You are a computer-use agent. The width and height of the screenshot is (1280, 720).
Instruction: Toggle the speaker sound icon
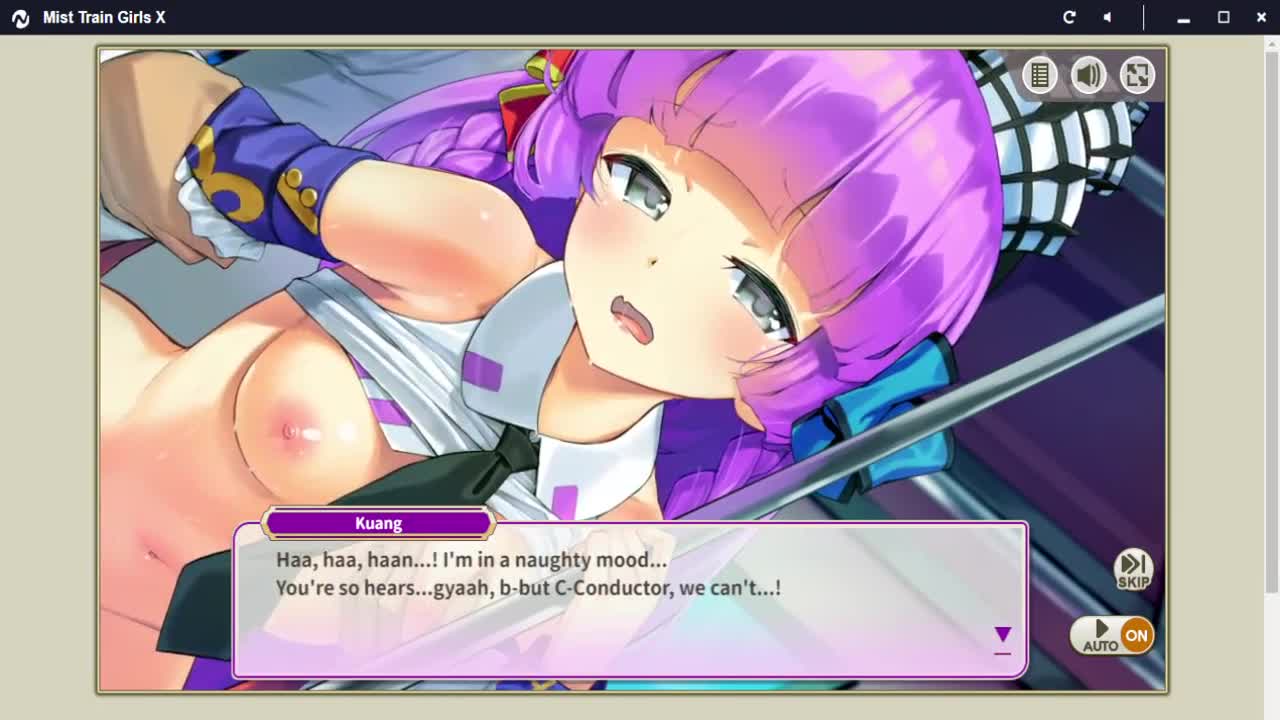(1089, 75)
